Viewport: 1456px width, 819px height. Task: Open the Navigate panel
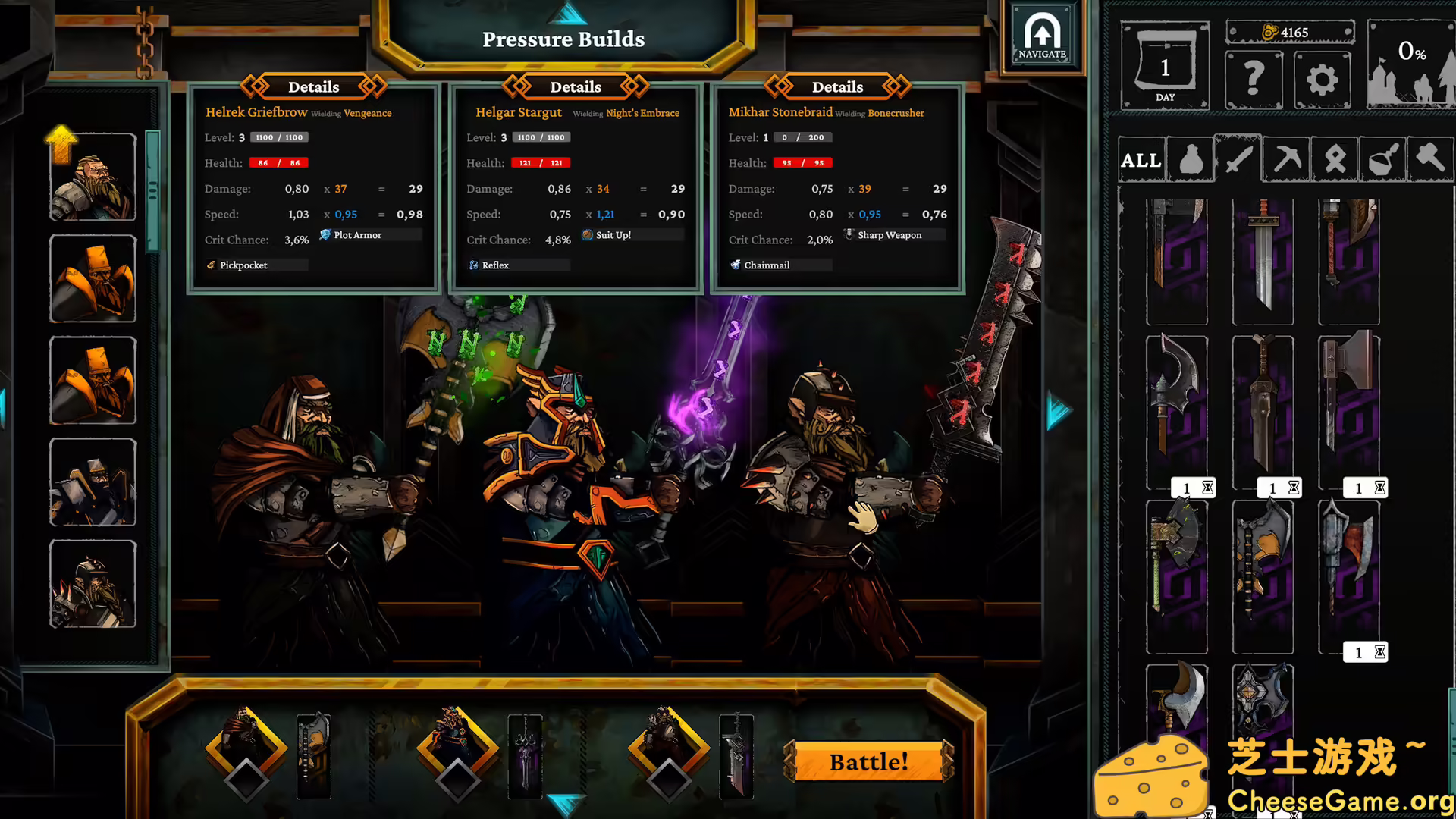point(1043,36)
